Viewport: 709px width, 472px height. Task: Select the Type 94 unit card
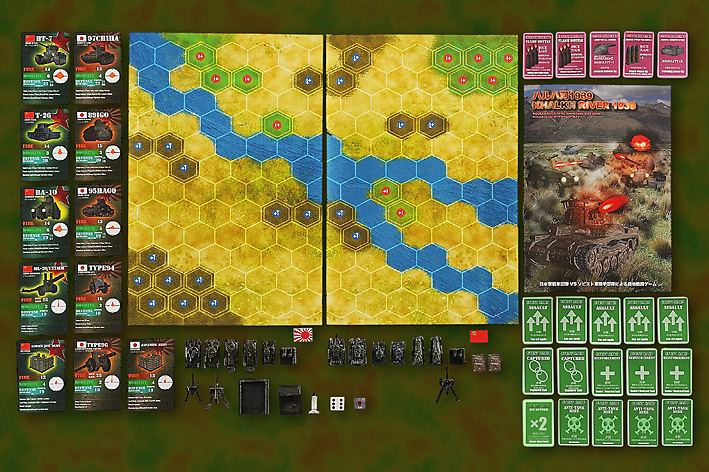pos(99,297)
